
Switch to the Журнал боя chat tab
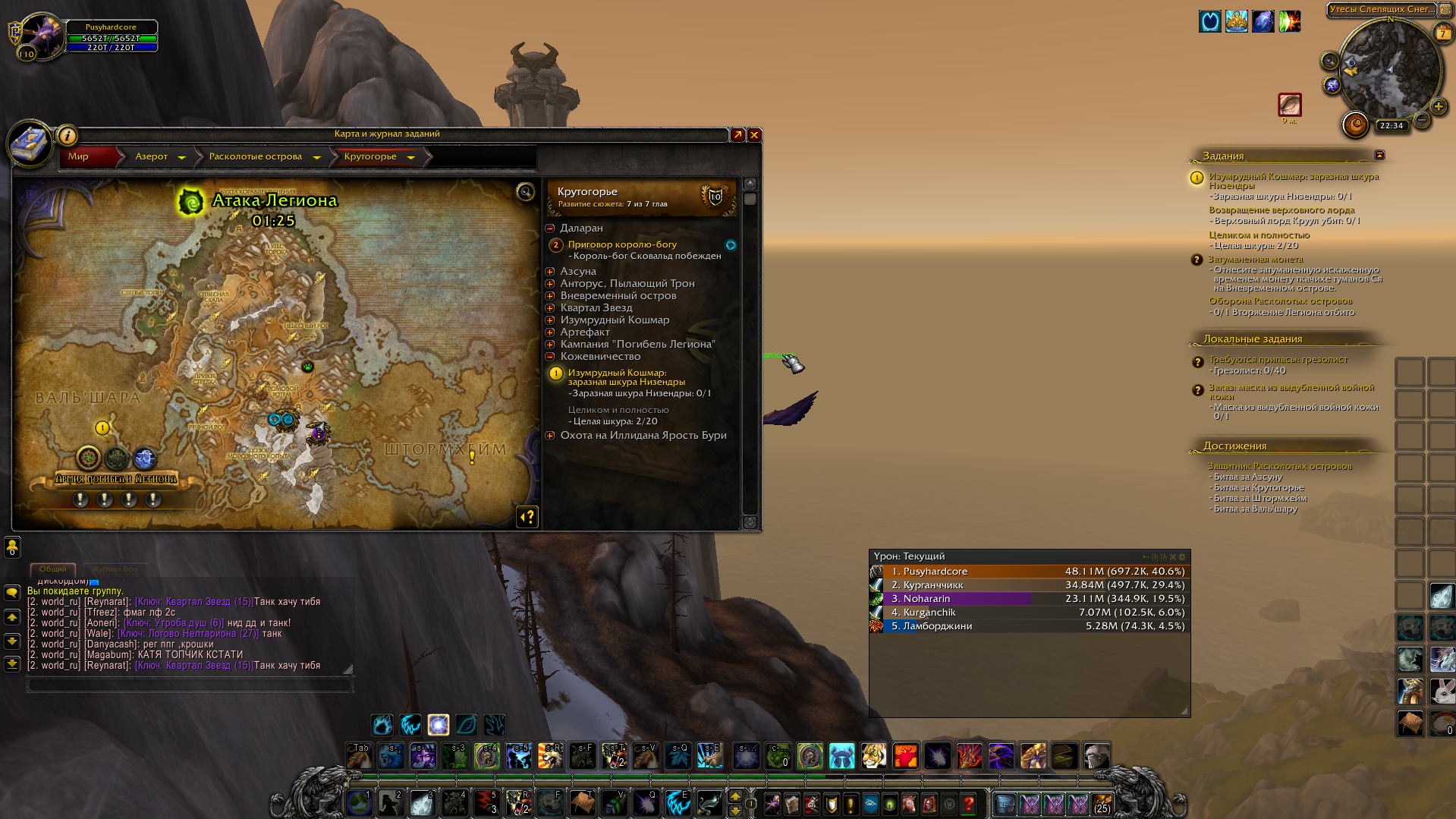[x=115, y=569]
